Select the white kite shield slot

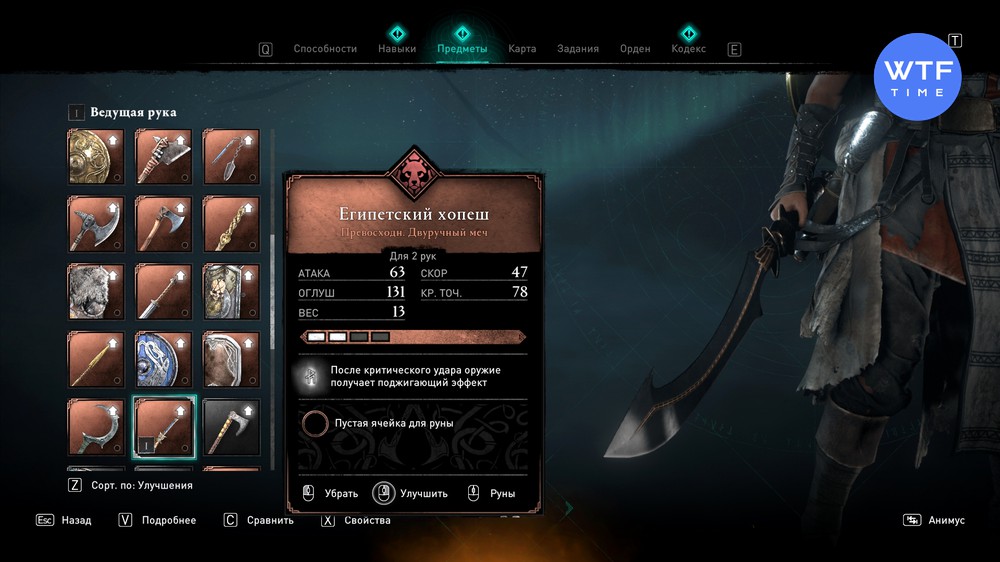[232, 359]
